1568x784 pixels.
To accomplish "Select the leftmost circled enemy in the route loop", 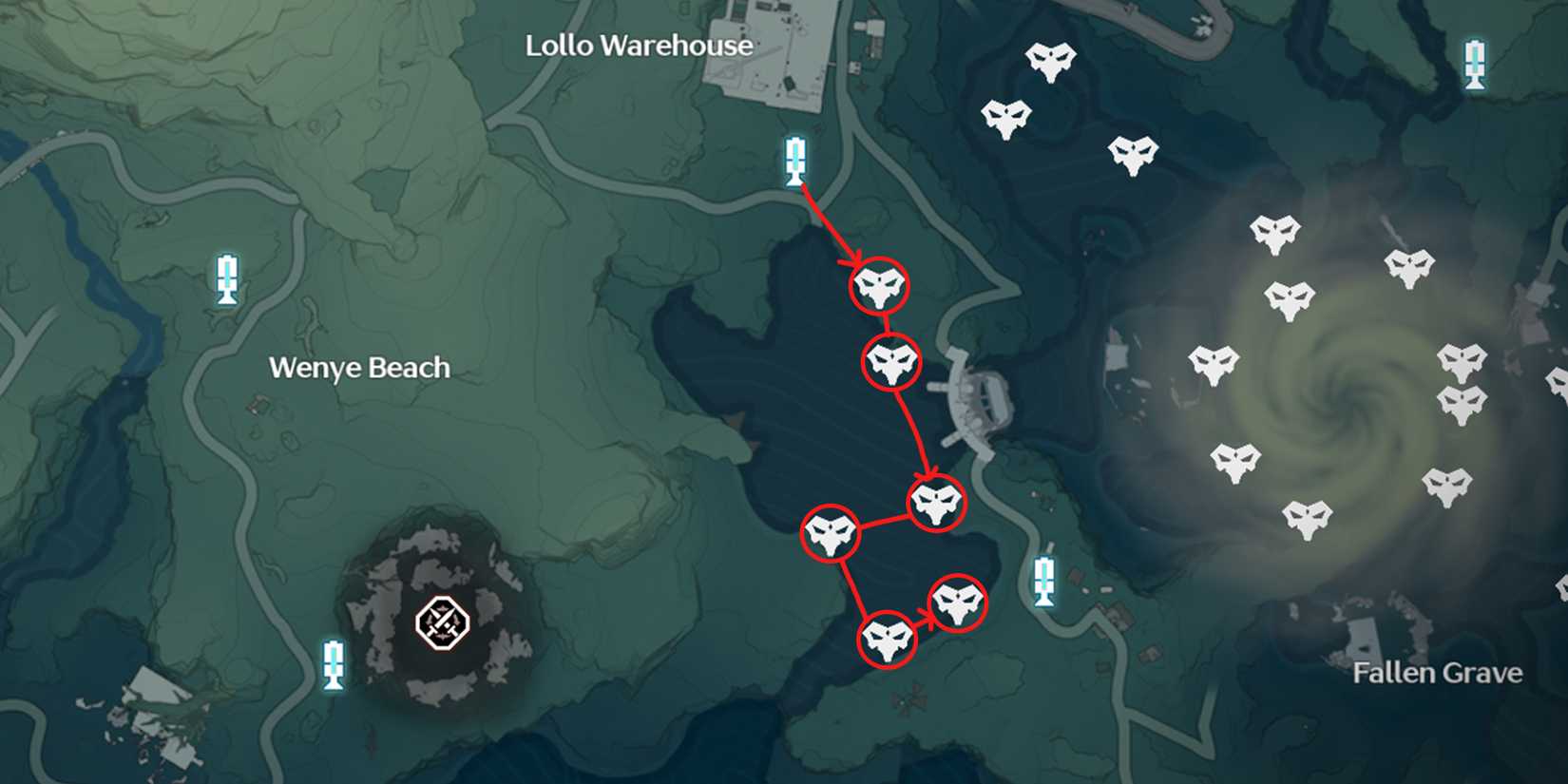I will pyautogui.click(x=832, y=534).
